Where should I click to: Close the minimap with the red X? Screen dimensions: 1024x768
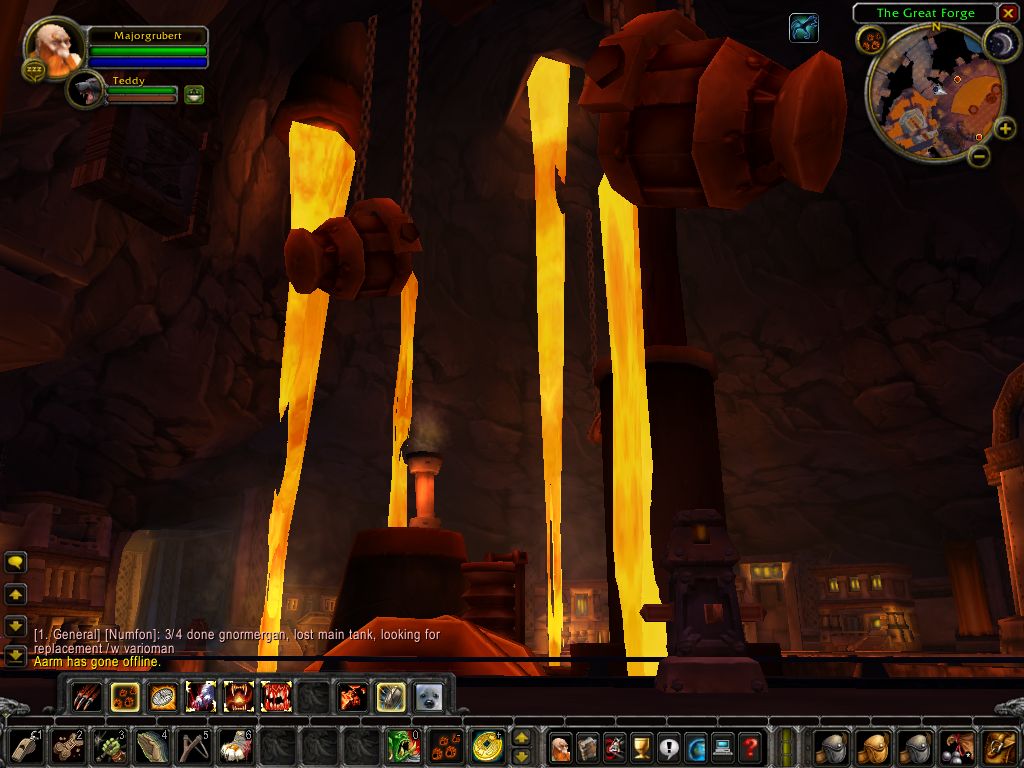coord(1008,13)
